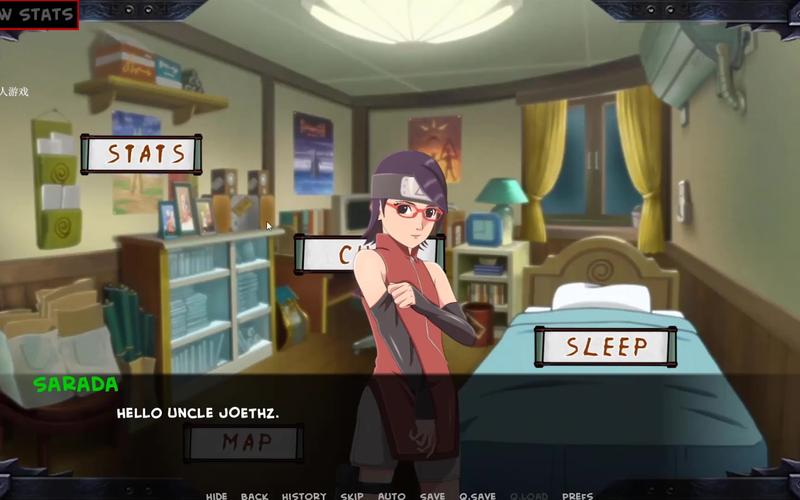Click the Show Stats button in the corner
The image size is (800, 500).
[39, 15]
